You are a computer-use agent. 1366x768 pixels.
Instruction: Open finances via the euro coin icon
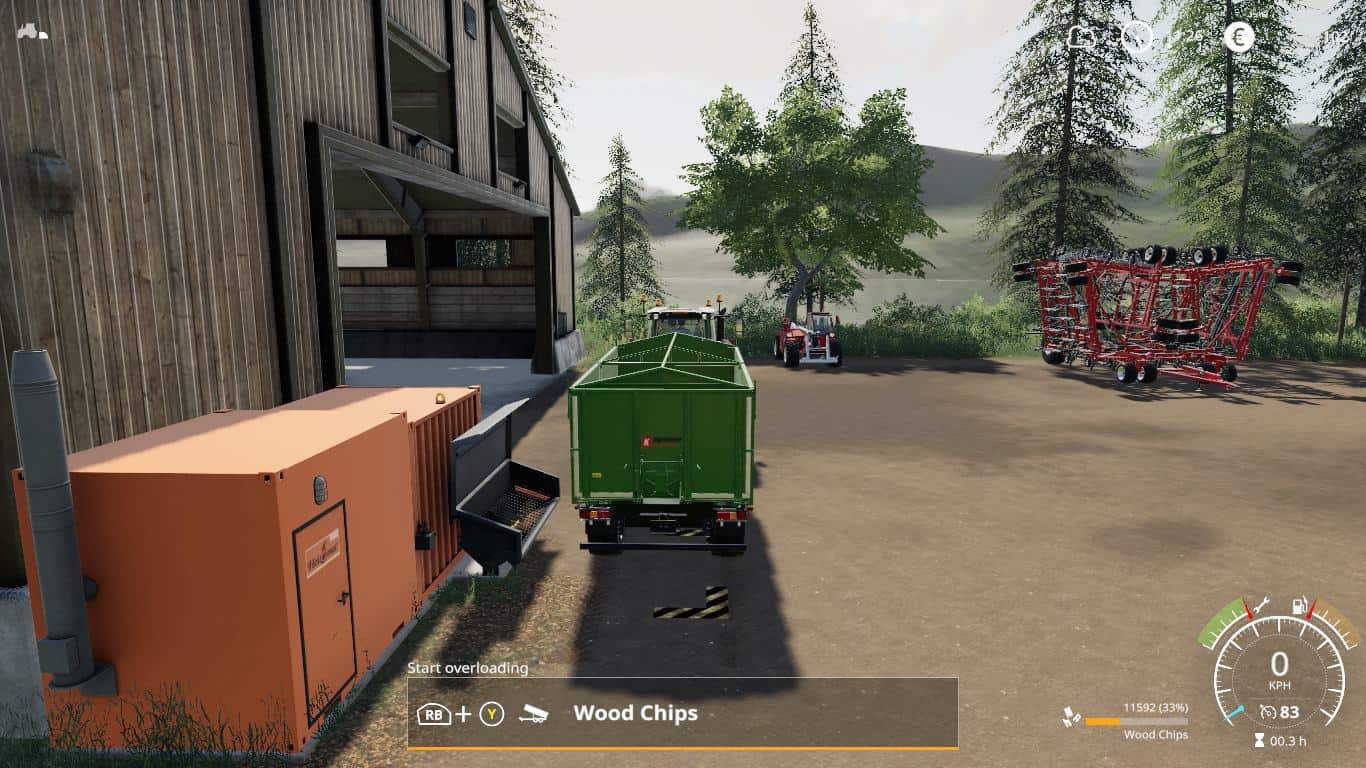click(1238, 38)
